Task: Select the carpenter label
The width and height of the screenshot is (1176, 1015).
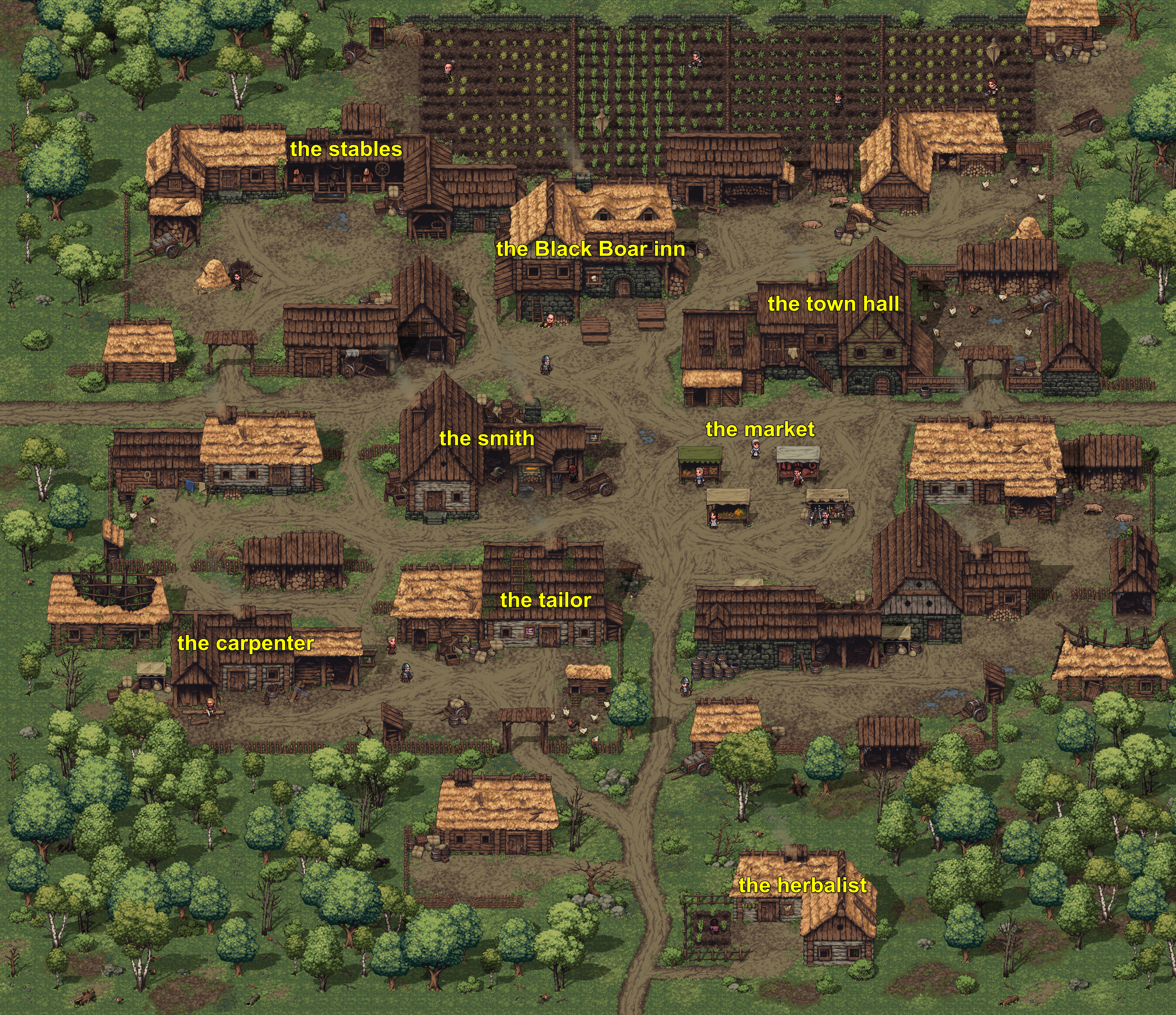Action: [x=245, y=643]
